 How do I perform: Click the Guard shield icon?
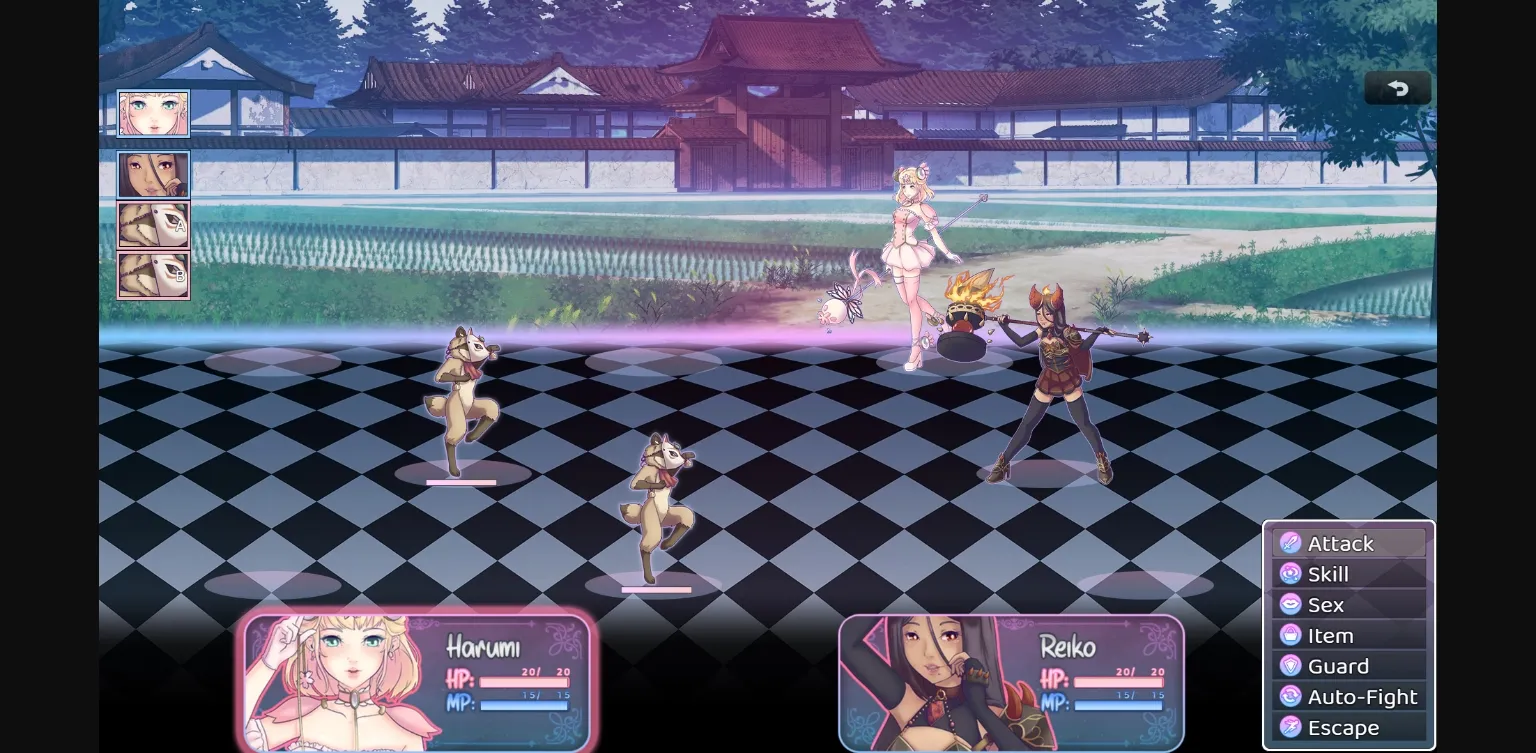point(1290,666)
